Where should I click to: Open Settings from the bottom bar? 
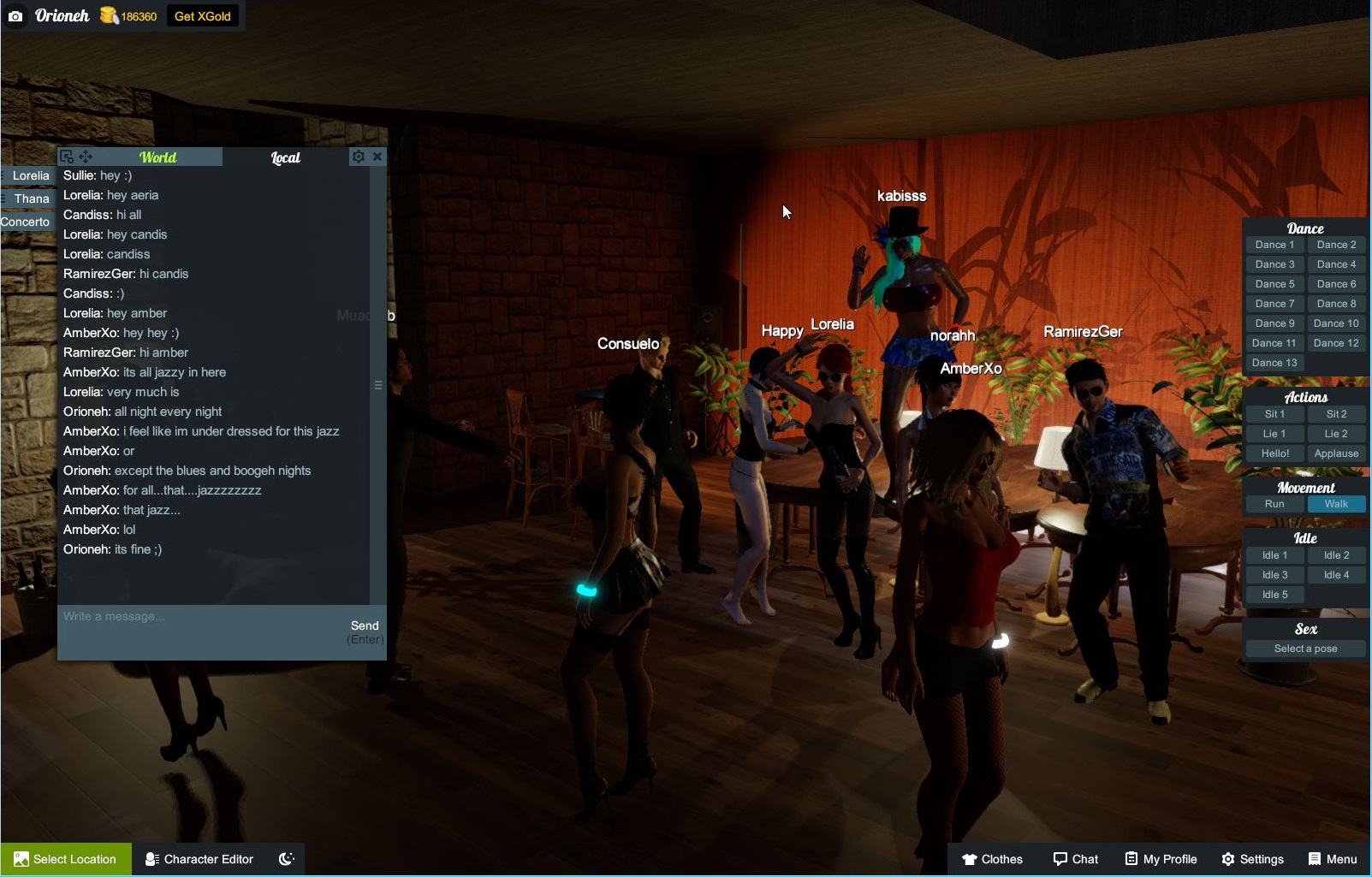(x=1253, y=859)
